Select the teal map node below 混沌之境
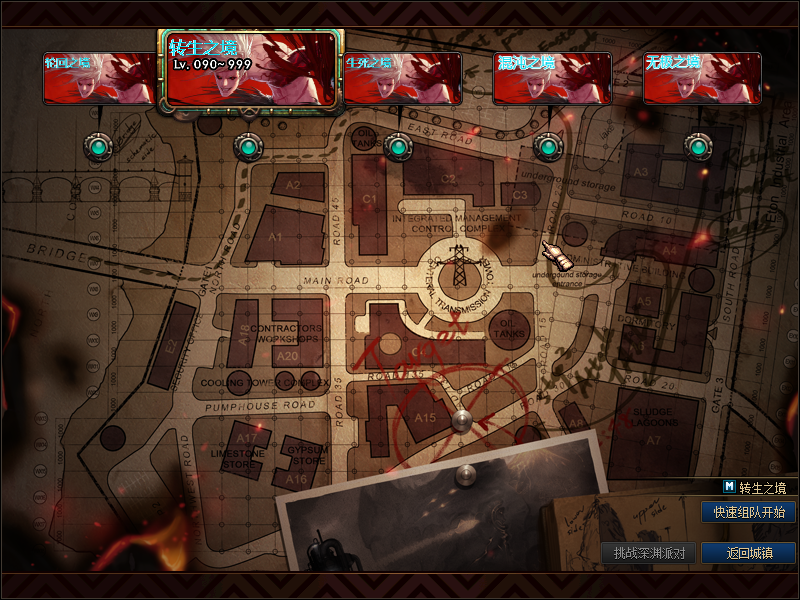 pos(548,148)
